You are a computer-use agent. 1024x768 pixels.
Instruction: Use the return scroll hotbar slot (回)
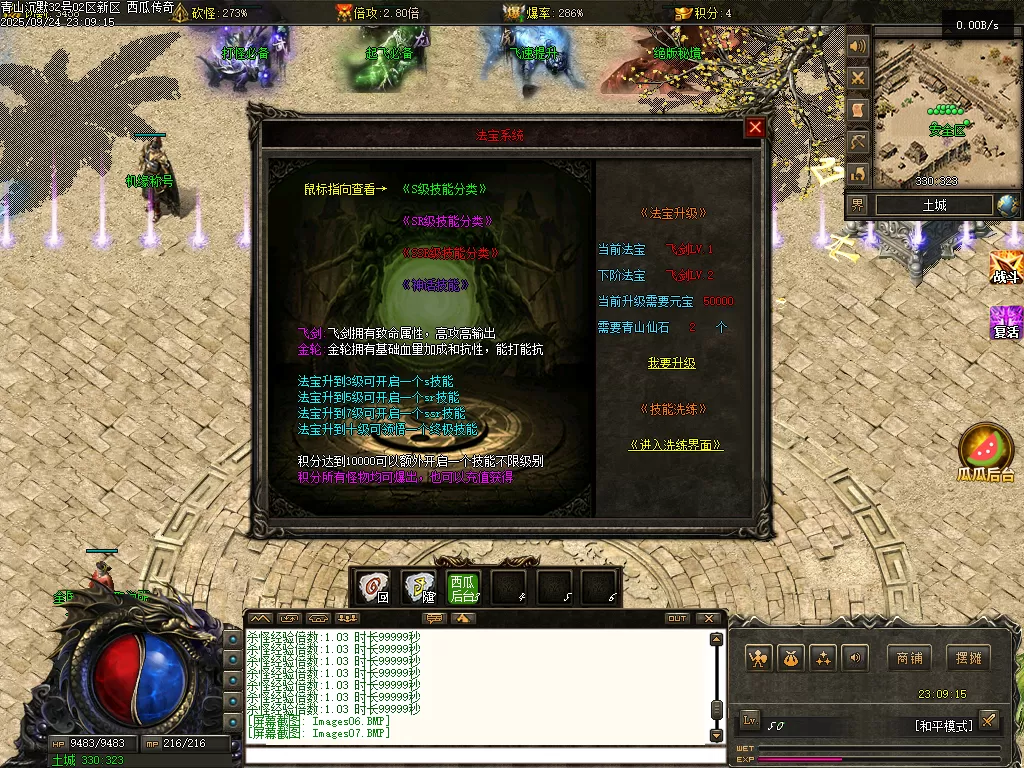tap(374, 588)
